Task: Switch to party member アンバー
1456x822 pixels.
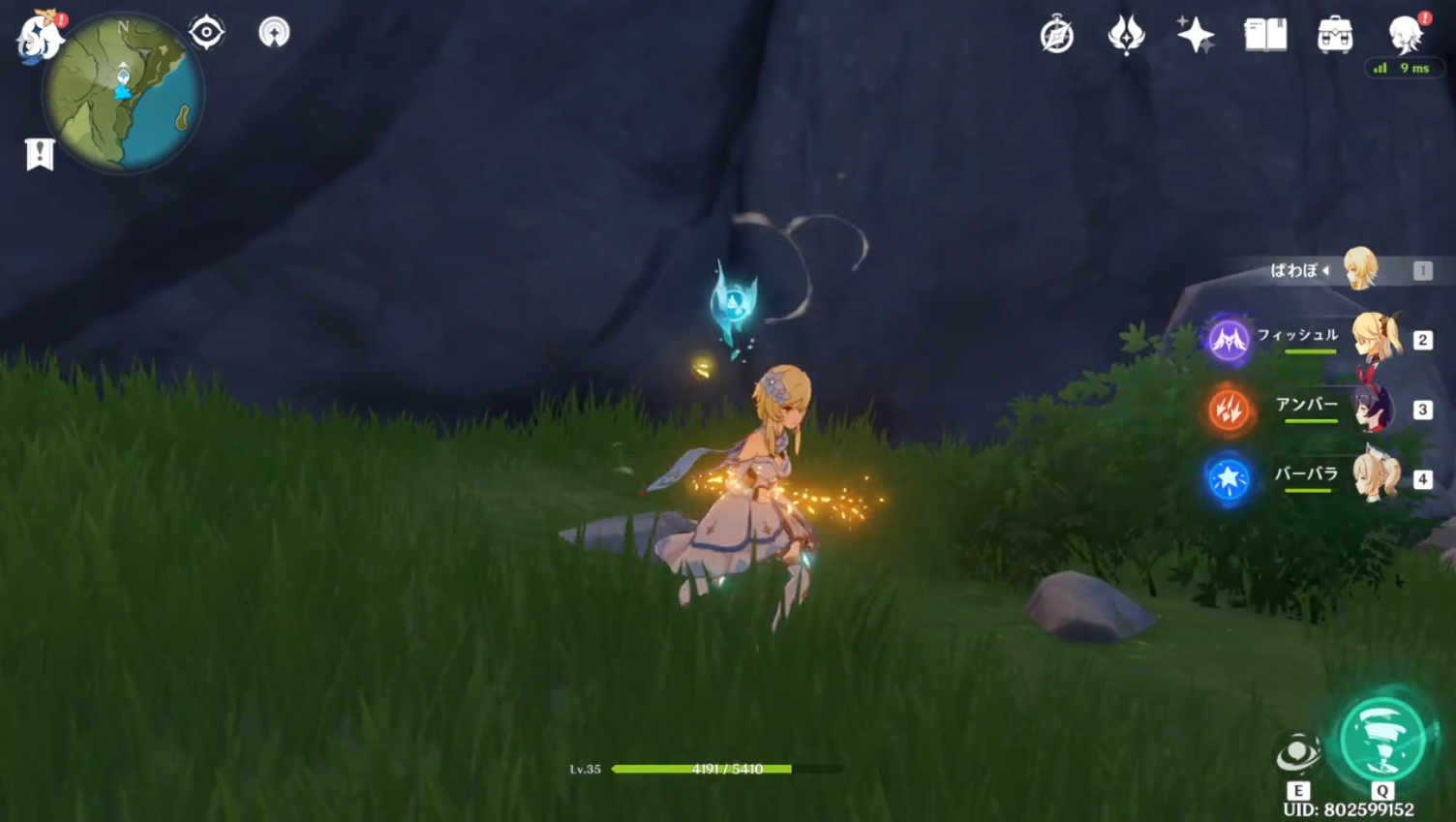Action: click(1375, 409)
